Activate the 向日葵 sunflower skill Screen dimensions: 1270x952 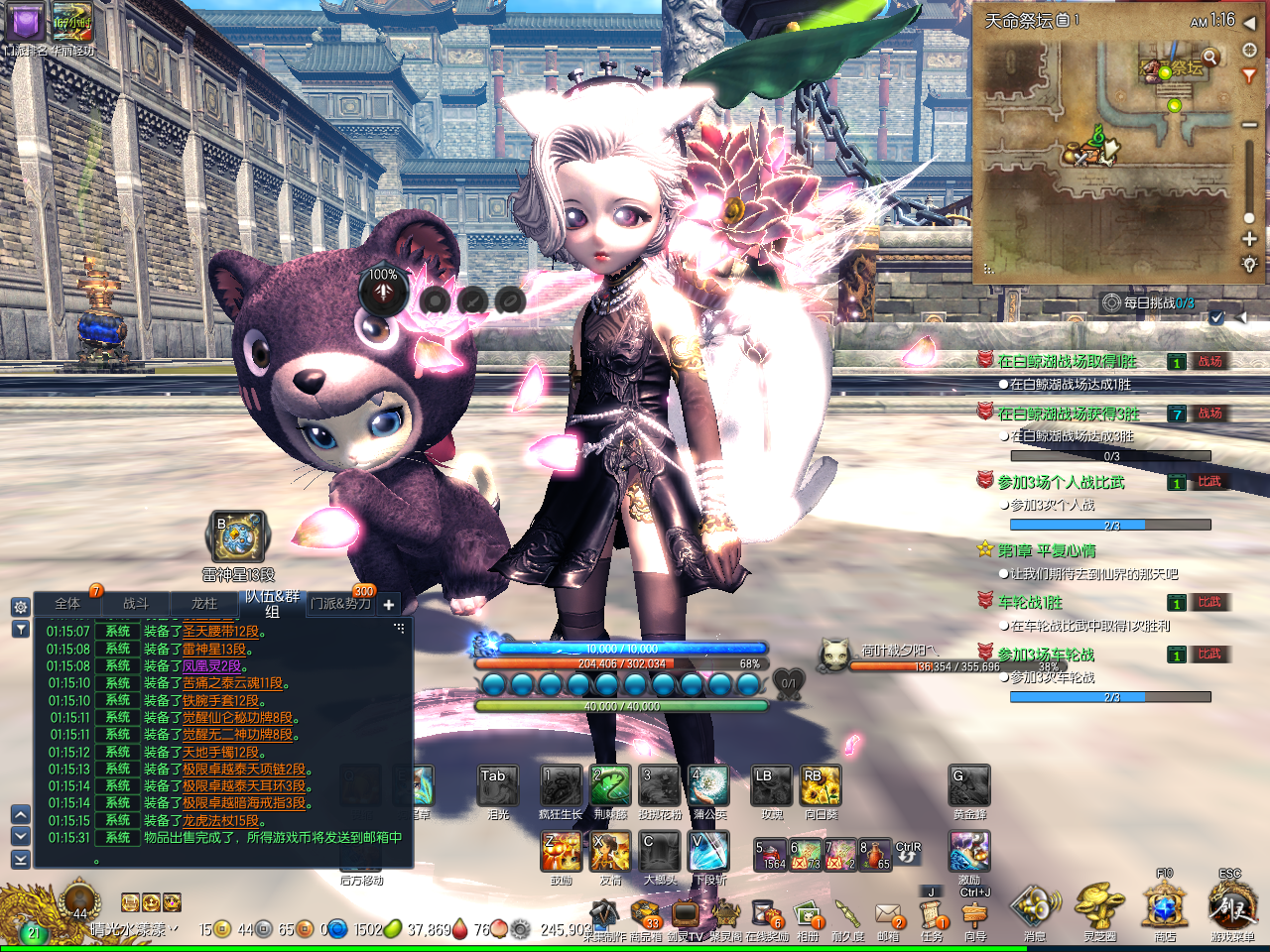821,785
